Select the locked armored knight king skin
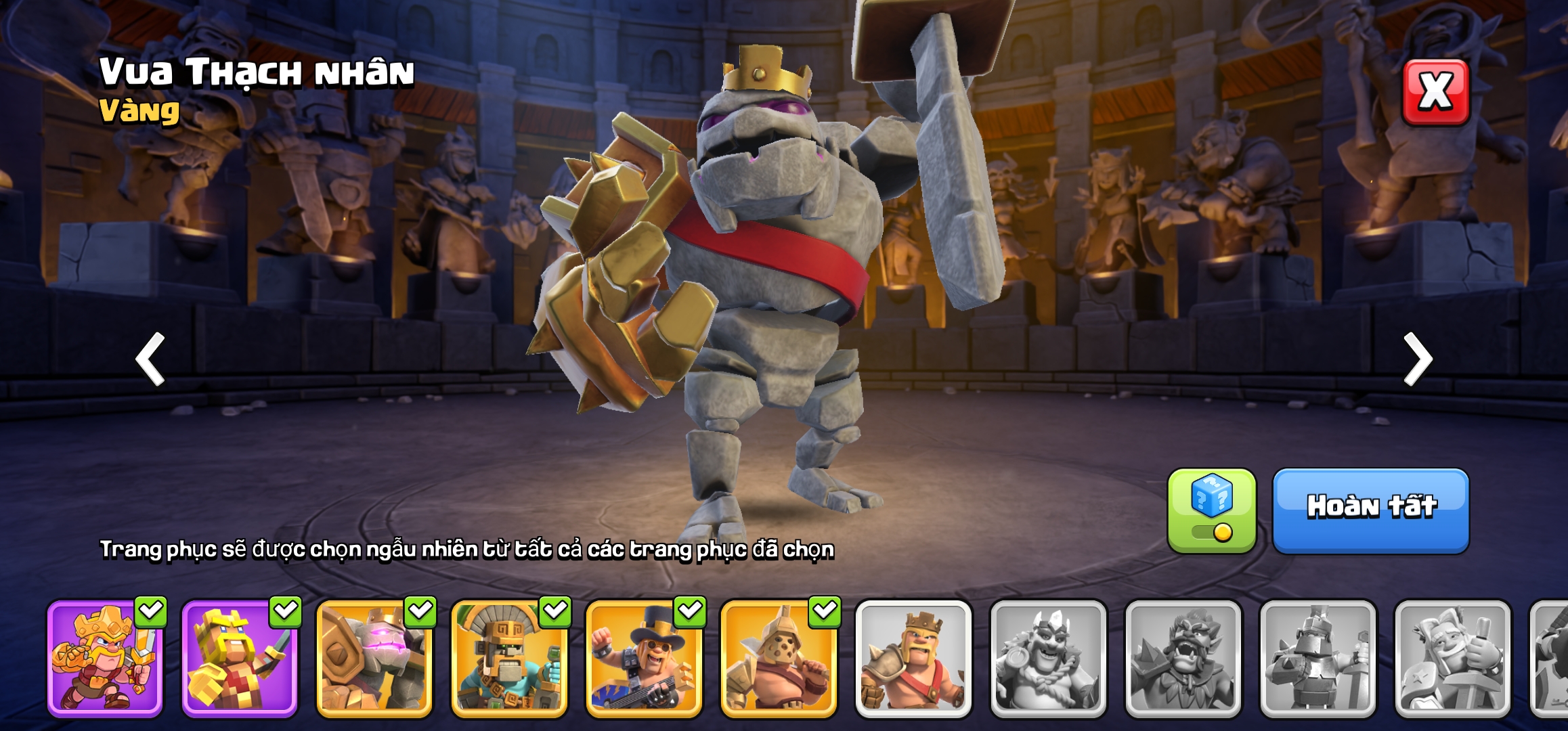Screen dimensions: 1568x731 1317,658
